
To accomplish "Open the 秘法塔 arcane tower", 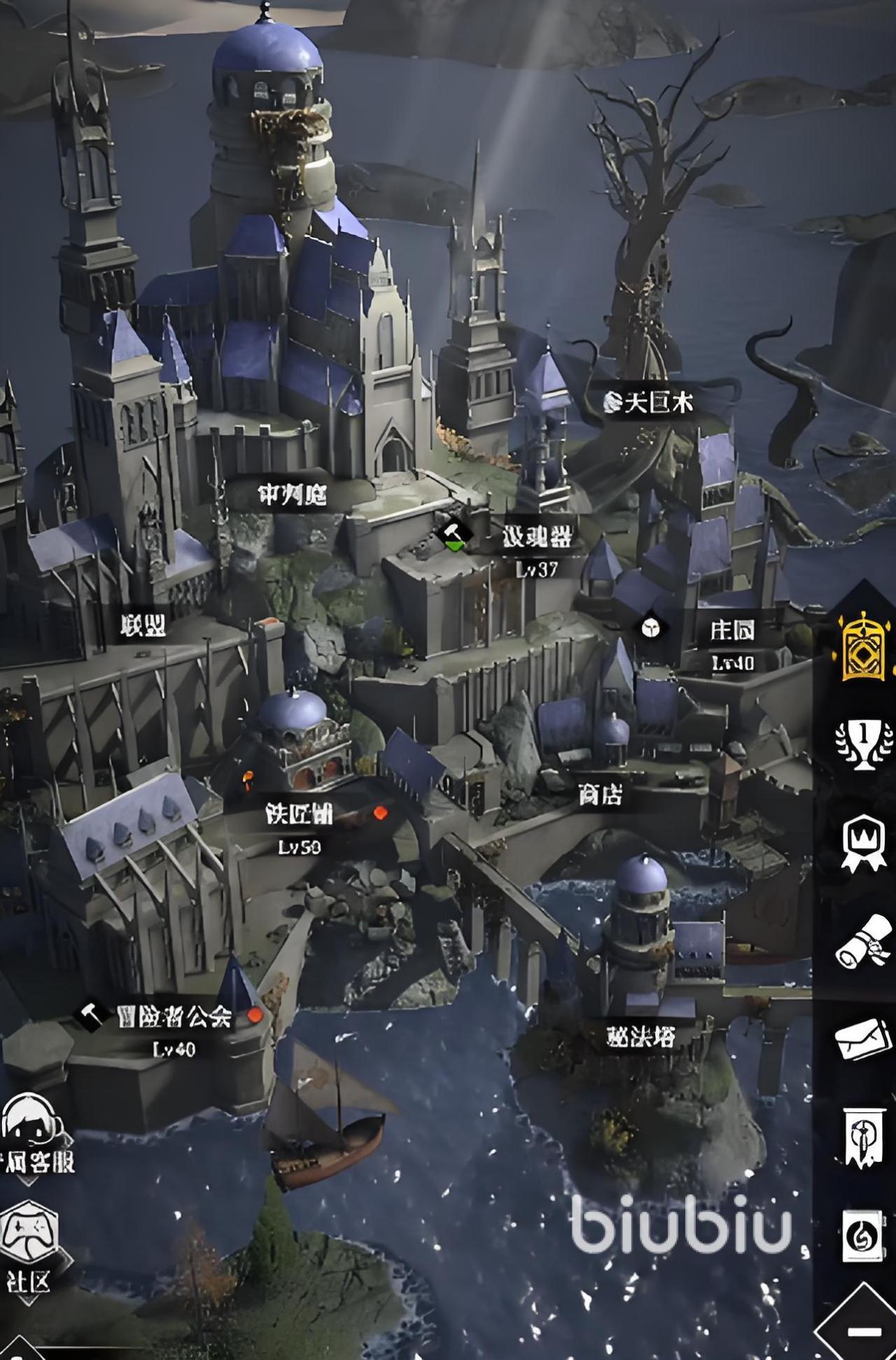I will tap(640, 1036).
